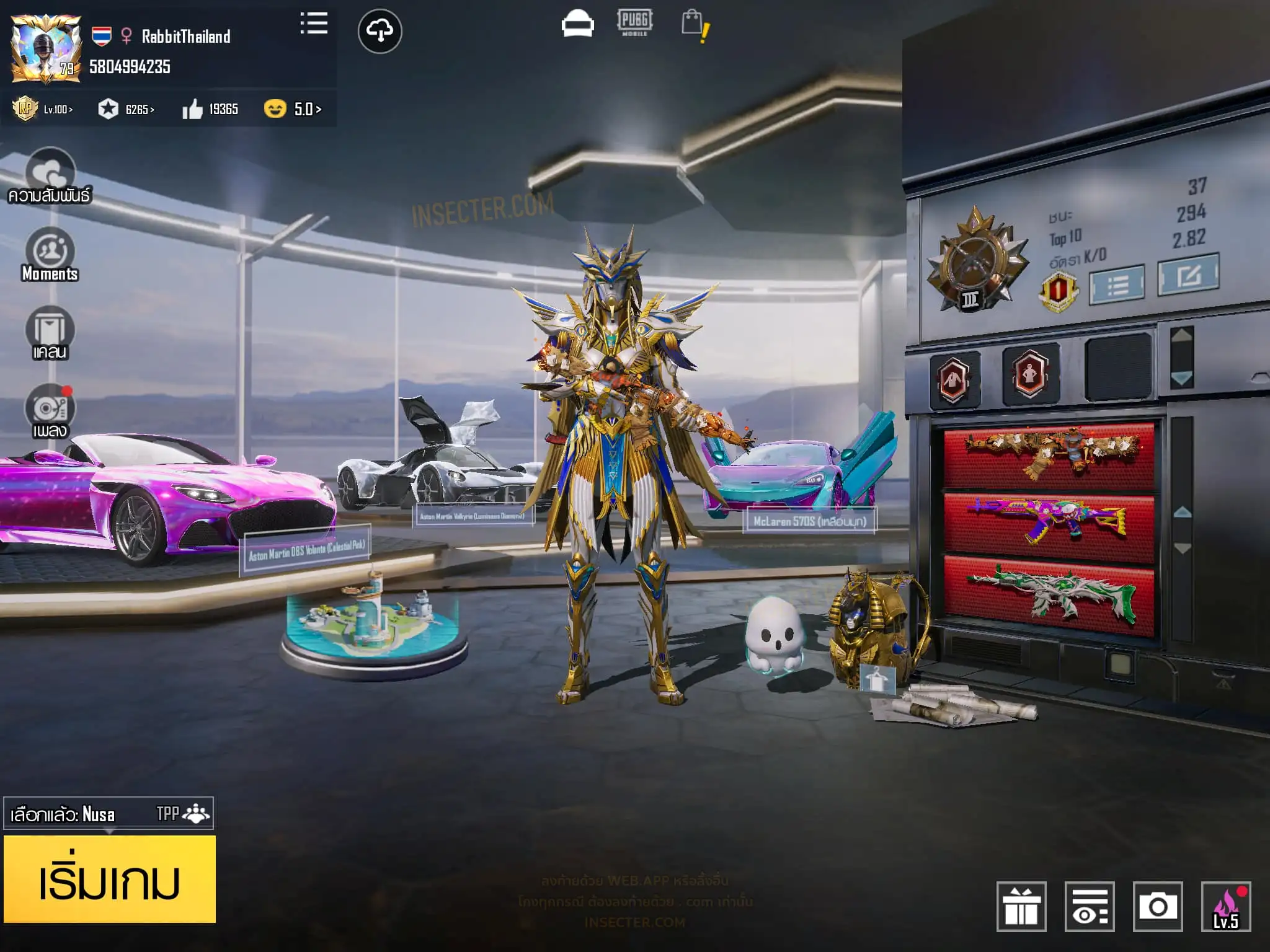Open Moments
Image resolution: width=1270 pixels, height=952 pixels.
point(50,255)
